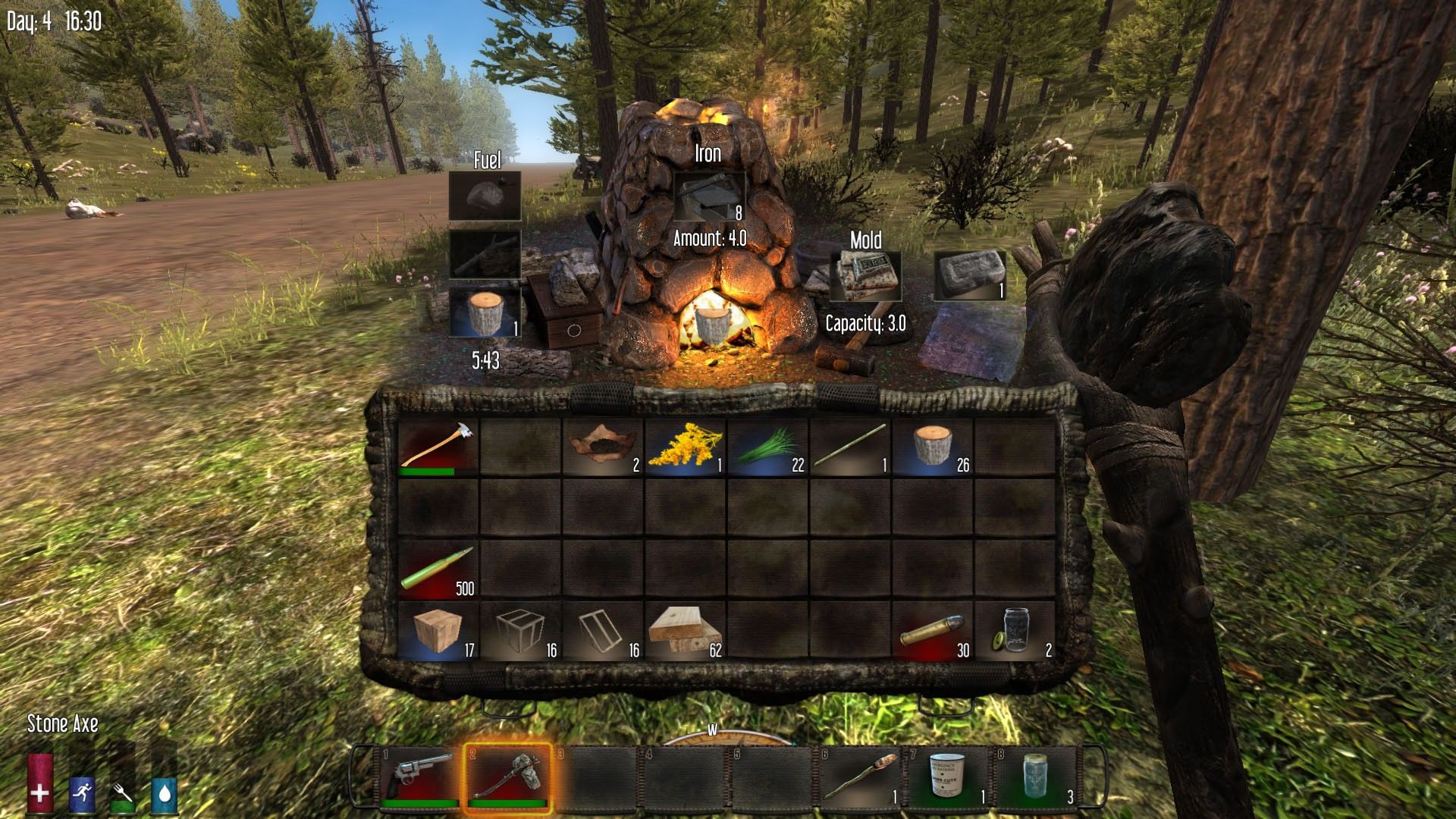
Task: Select the 62 wood planks stack
Action: click(685, 632)
